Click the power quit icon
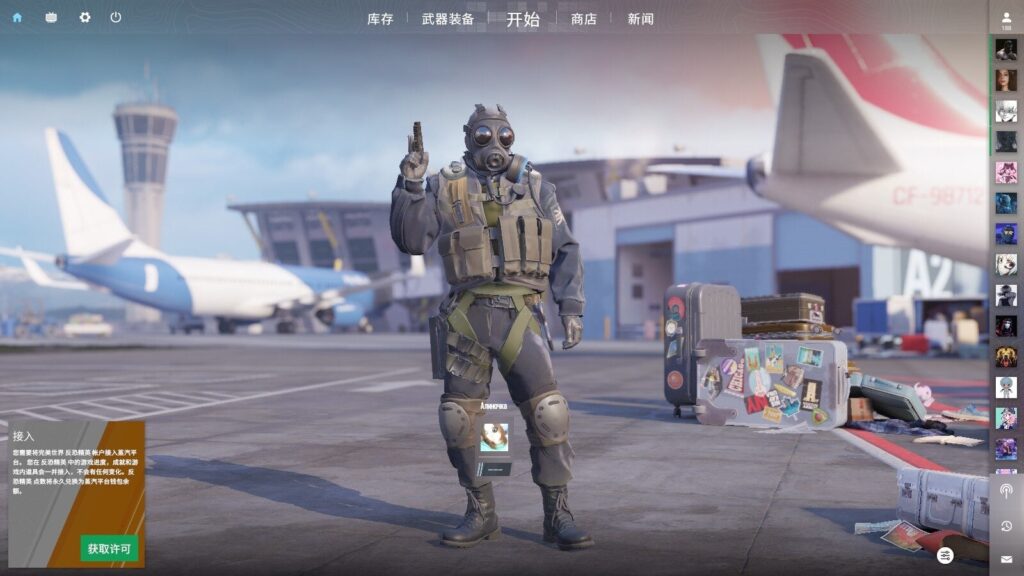This screenshot has height=576, width=1024. point(116,18)
